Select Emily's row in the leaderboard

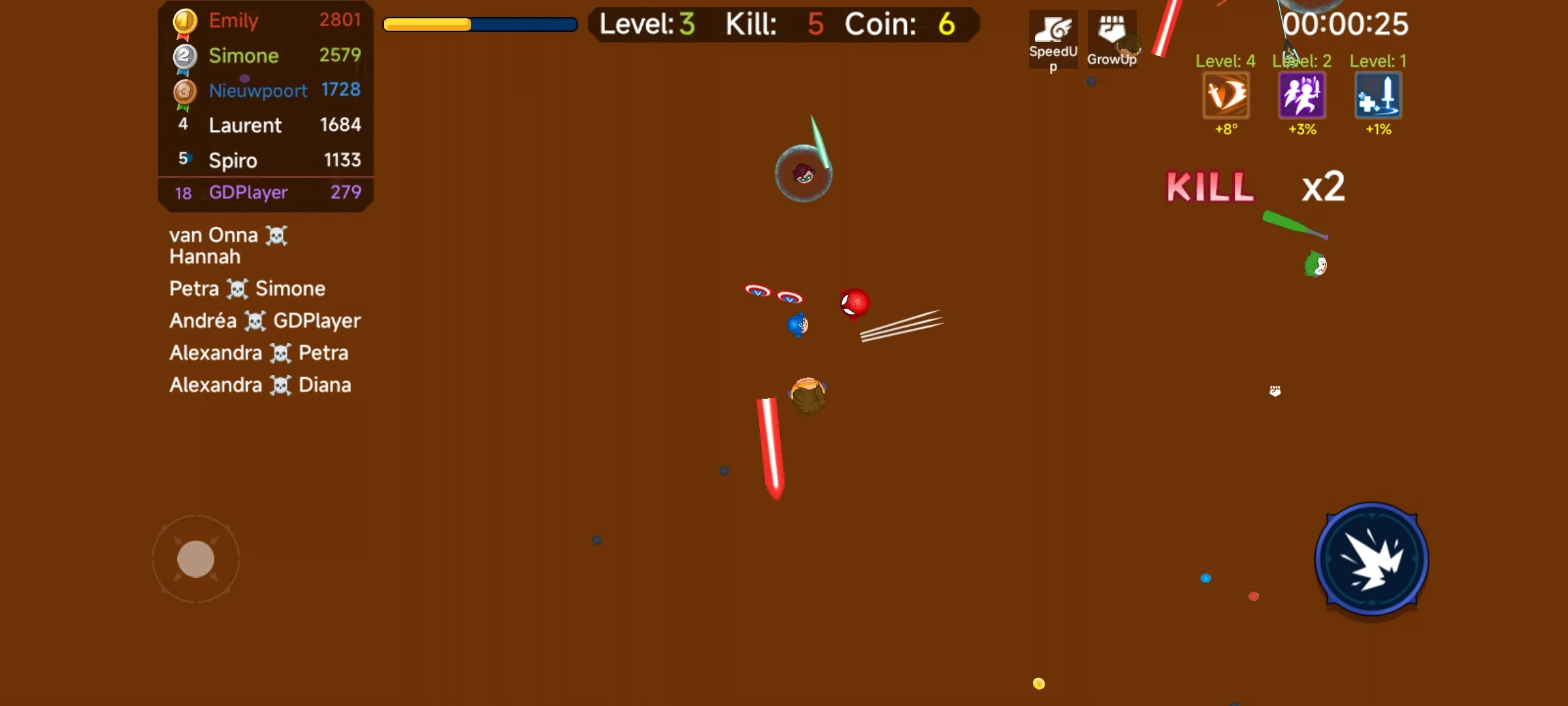click(x=267, y=20)
